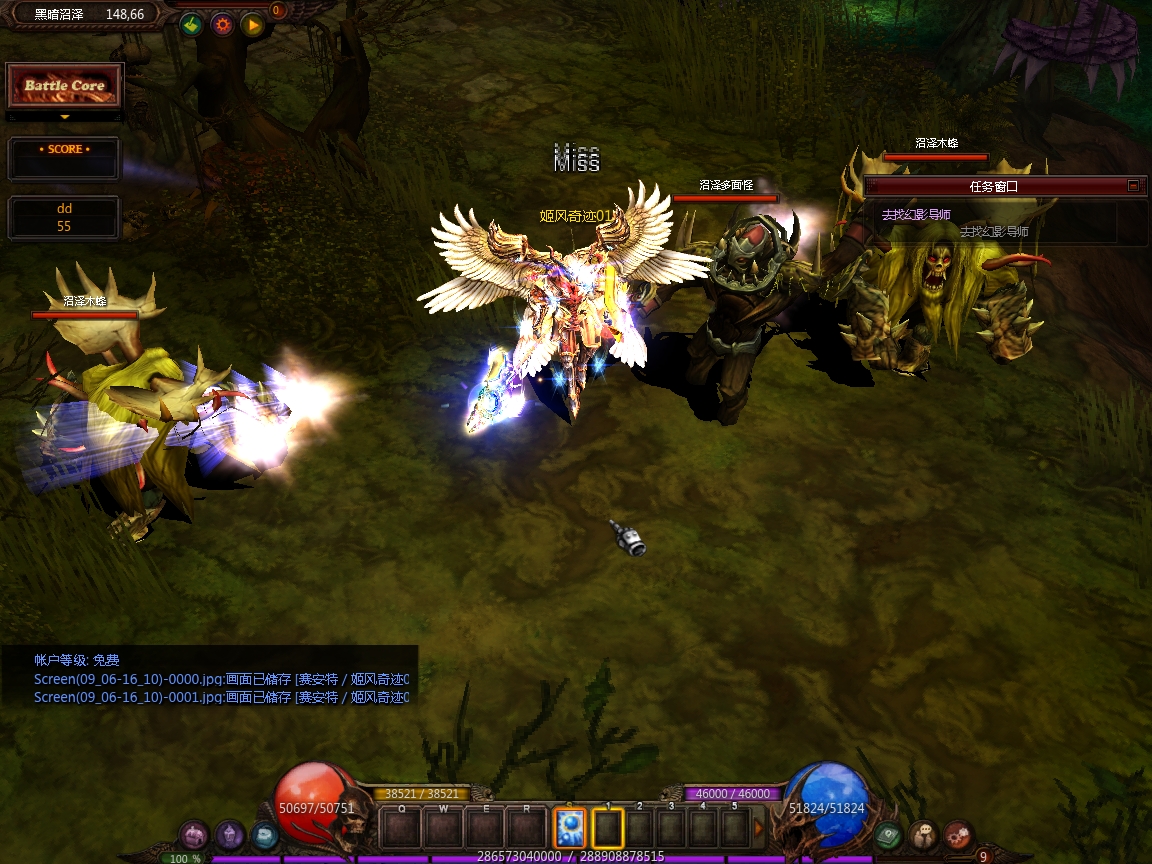1152x864 pixels.
Task: Click the green broom icon at top
Action: pyautogui.click(x=192, y=25)
